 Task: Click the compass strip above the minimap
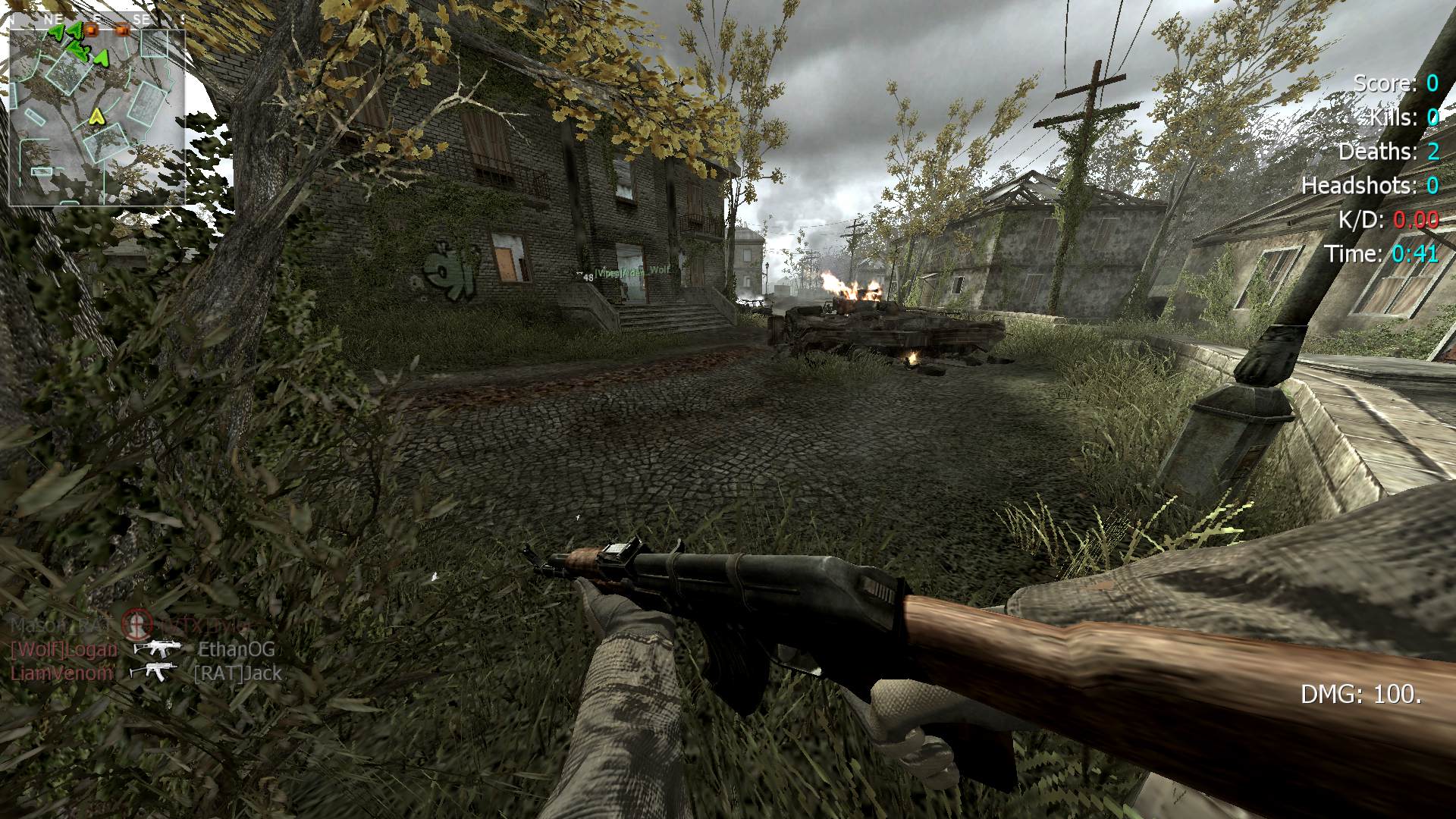(x=97, y=19)
